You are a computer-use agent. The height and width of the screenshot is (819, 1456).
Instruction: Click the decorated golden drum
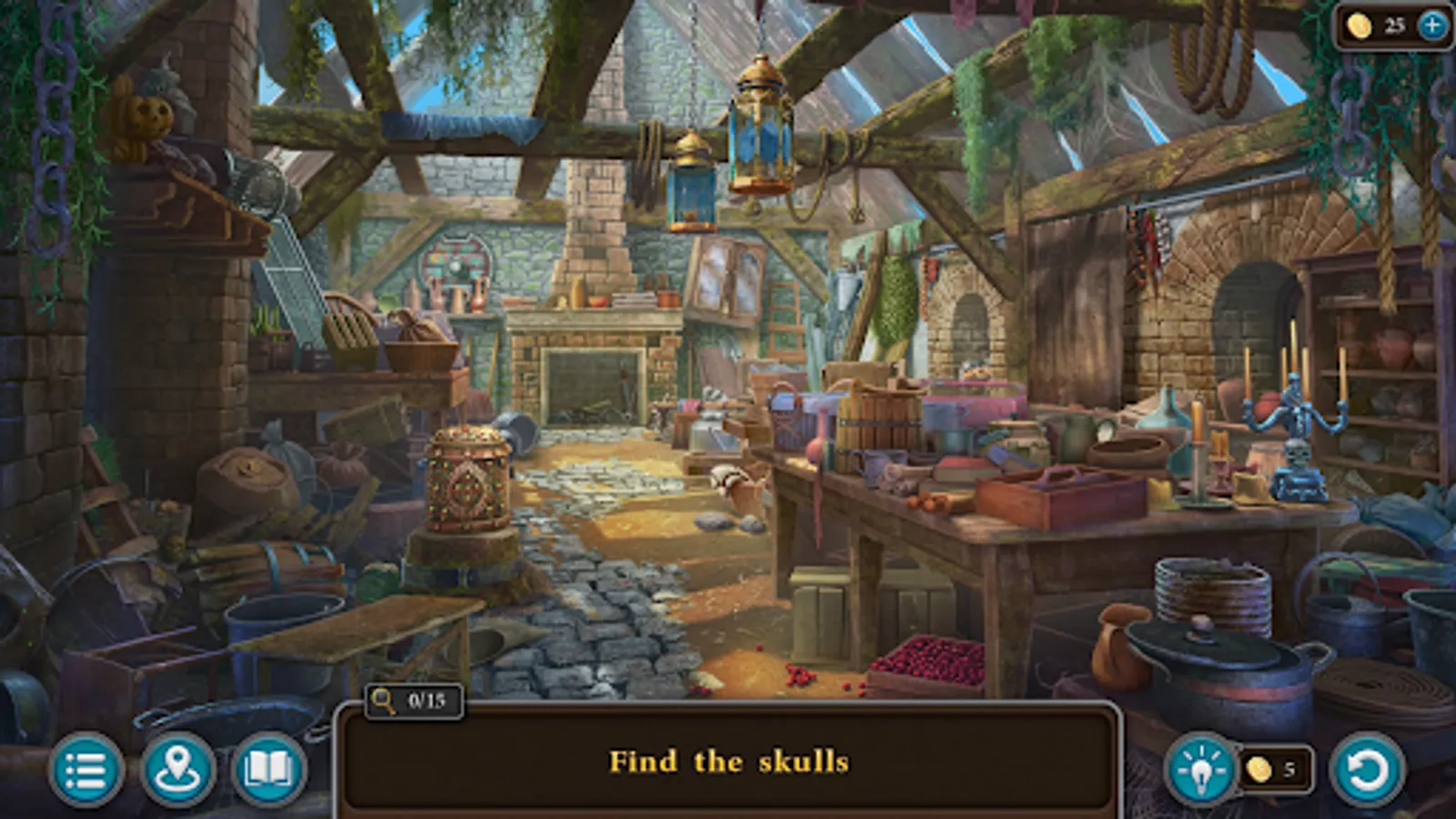[x=467, y=482]
